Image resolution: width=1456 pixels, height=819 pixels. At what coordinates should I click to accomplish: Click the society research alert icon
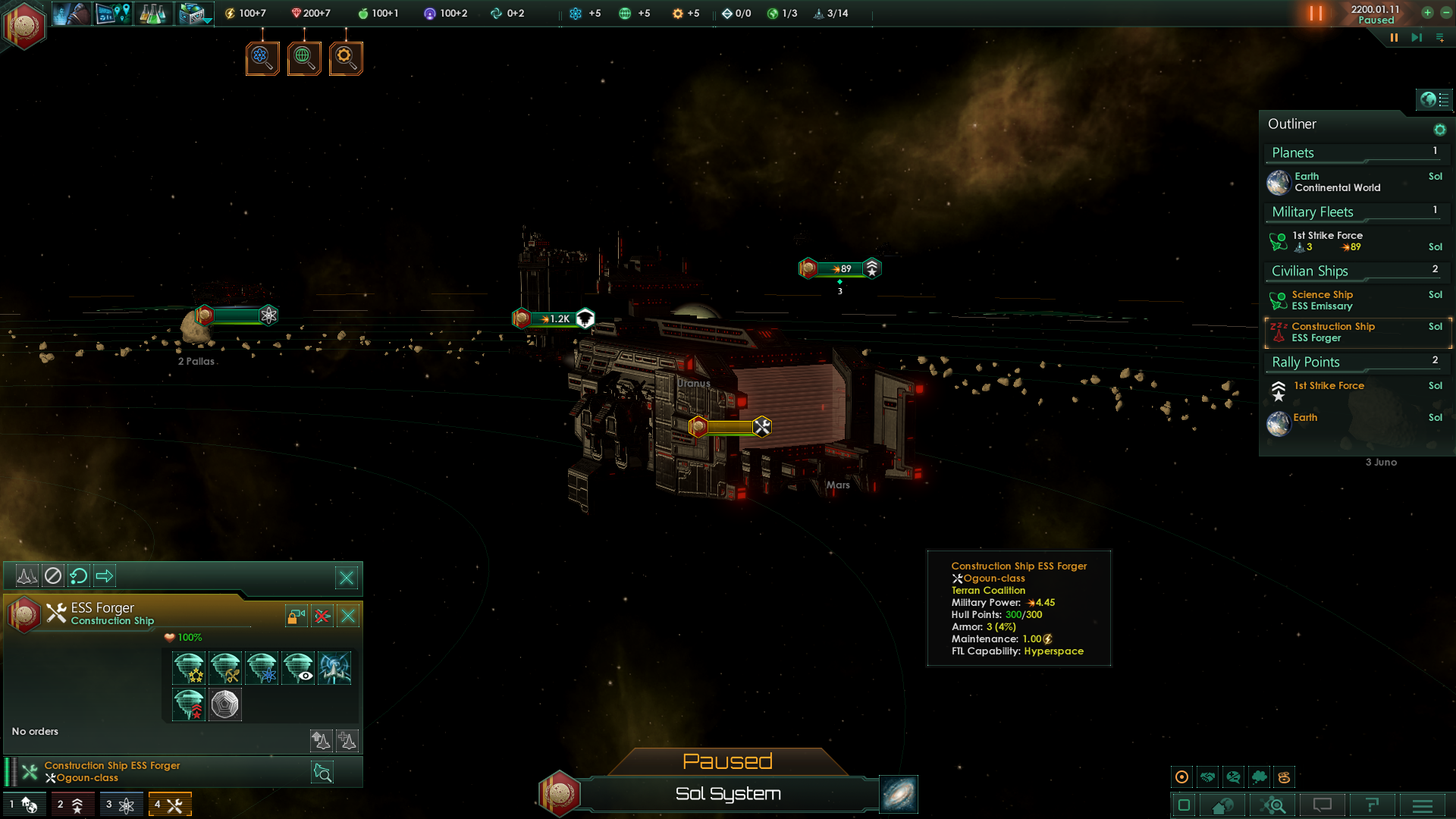pos(304,58)
